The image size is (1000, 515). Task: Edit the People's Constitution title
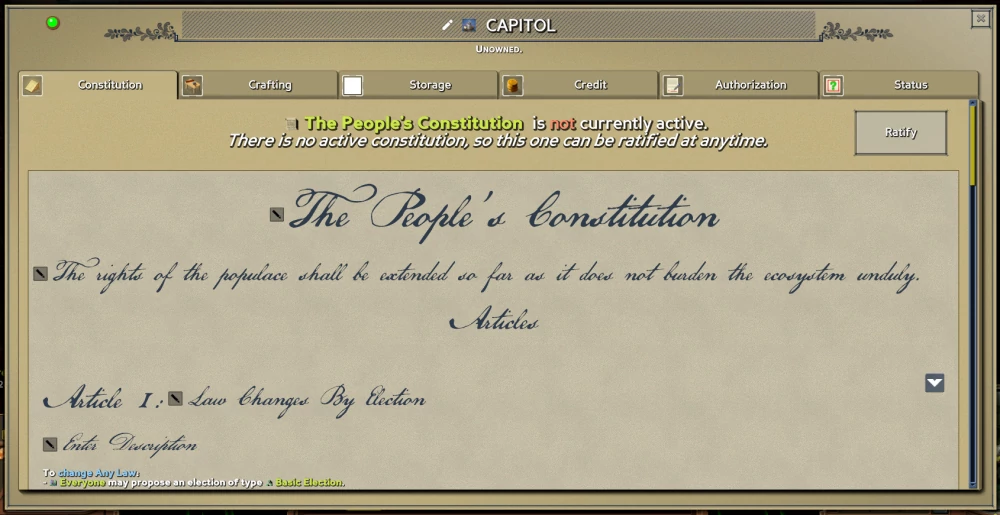pyautogui.click(x=277, y=214)
